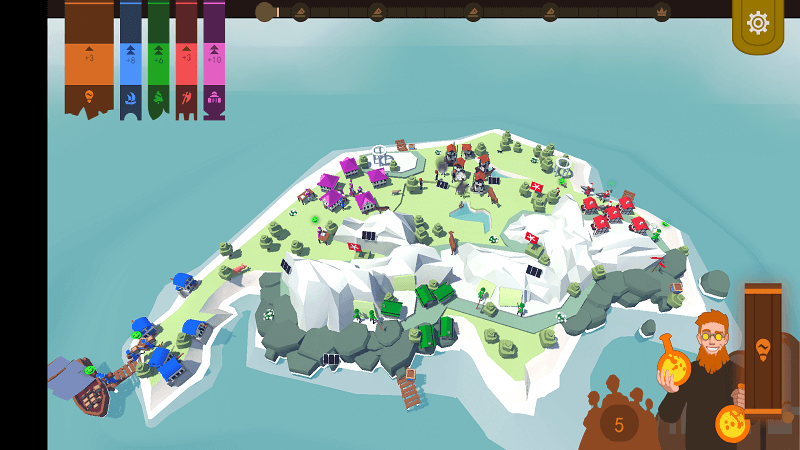Choose the green tree faction banner
This screenshot has width=800, height=450.
pyautogui.click(x=159, y=58)
